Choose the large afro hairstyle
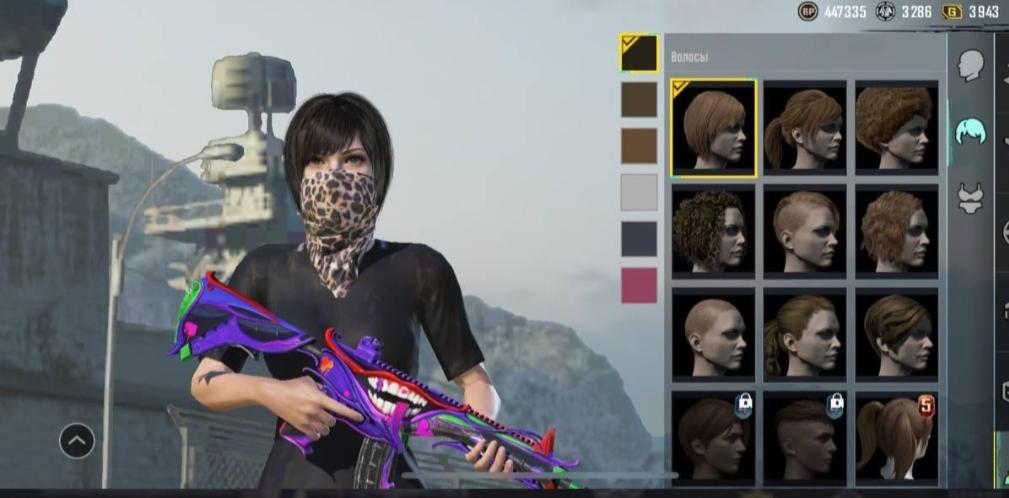The image size is (1009, 498). pos(896,127)
